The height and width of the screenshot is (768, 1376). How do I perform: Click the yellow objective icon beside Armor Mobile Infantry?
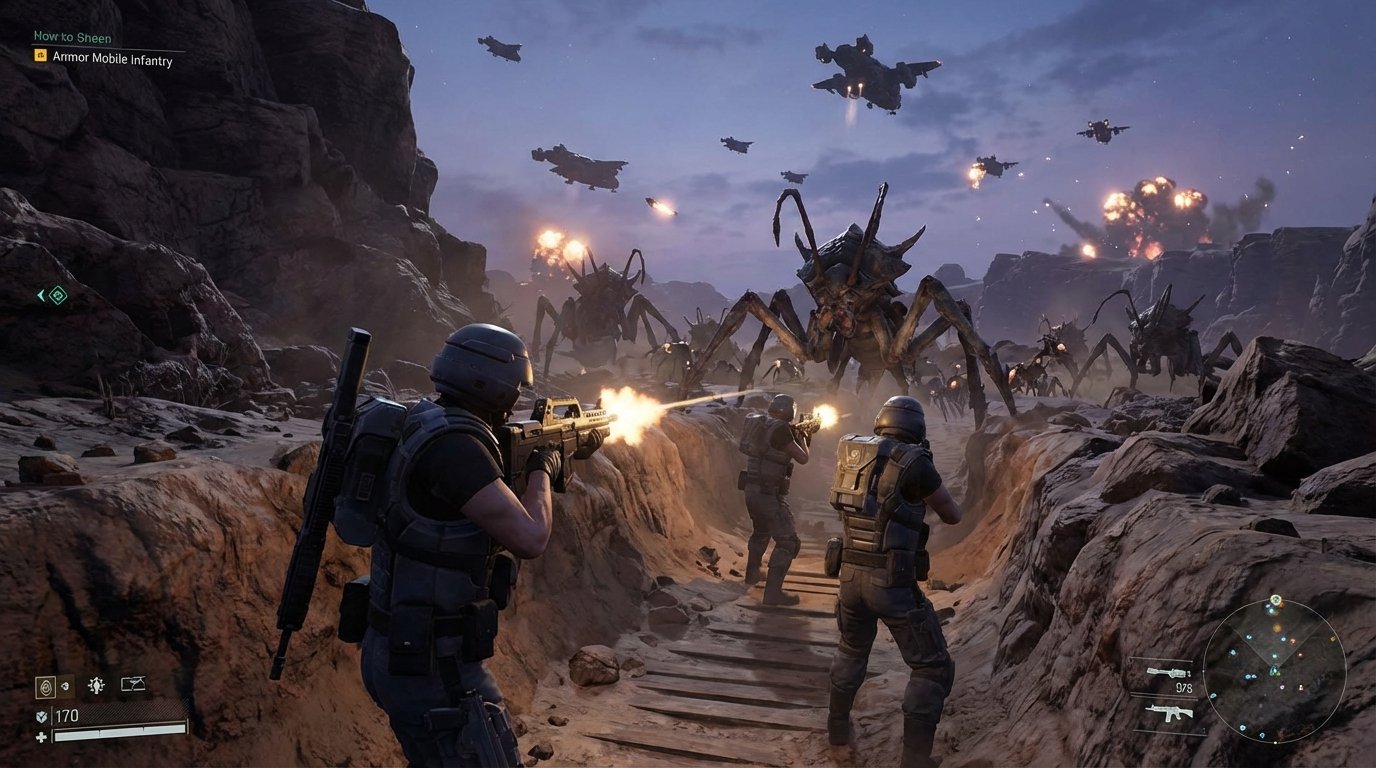pyautogui.click(x=40, y=58)
